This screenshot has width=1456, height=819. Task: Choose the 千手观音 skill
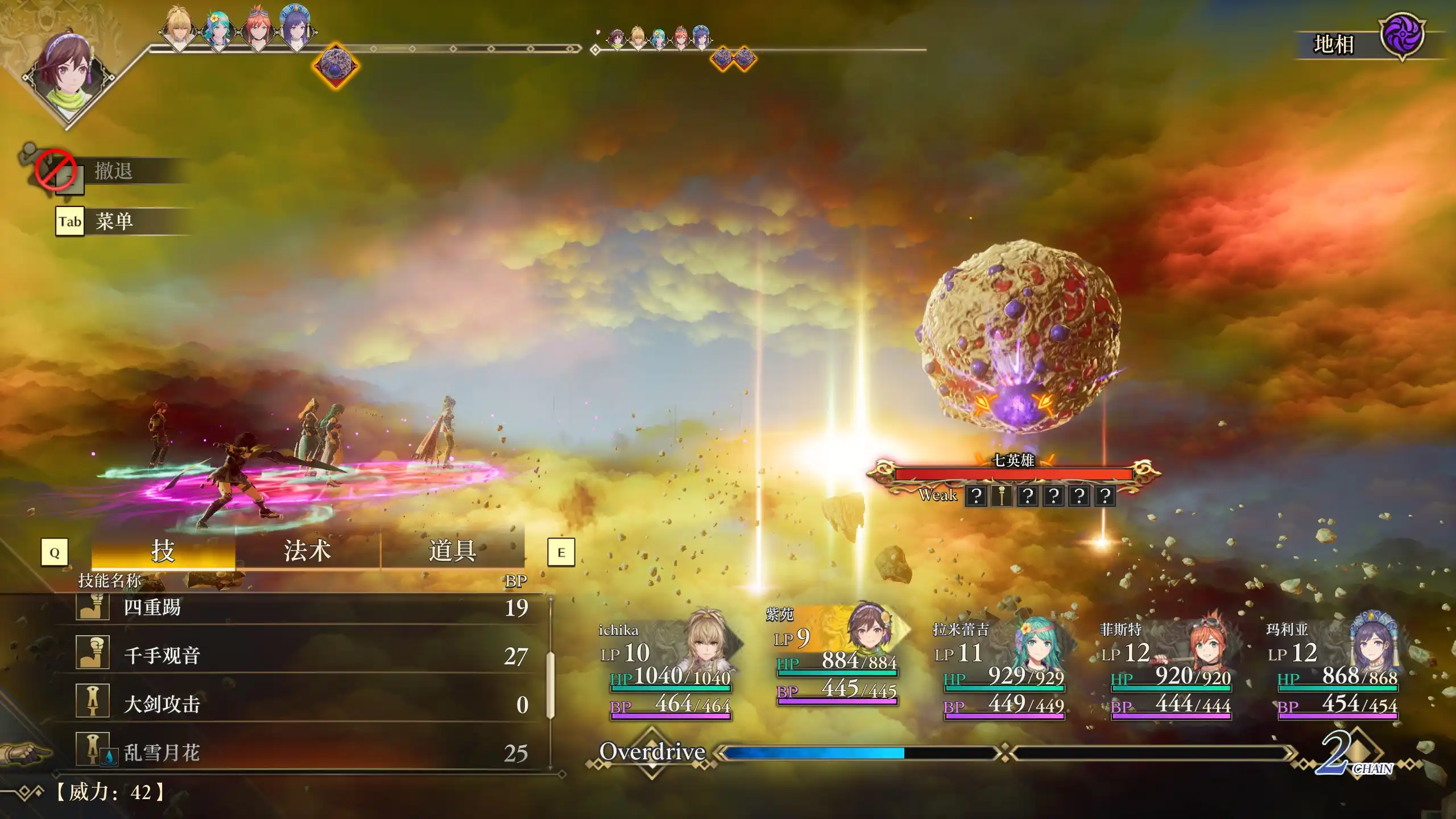click(x=301, y=656)
